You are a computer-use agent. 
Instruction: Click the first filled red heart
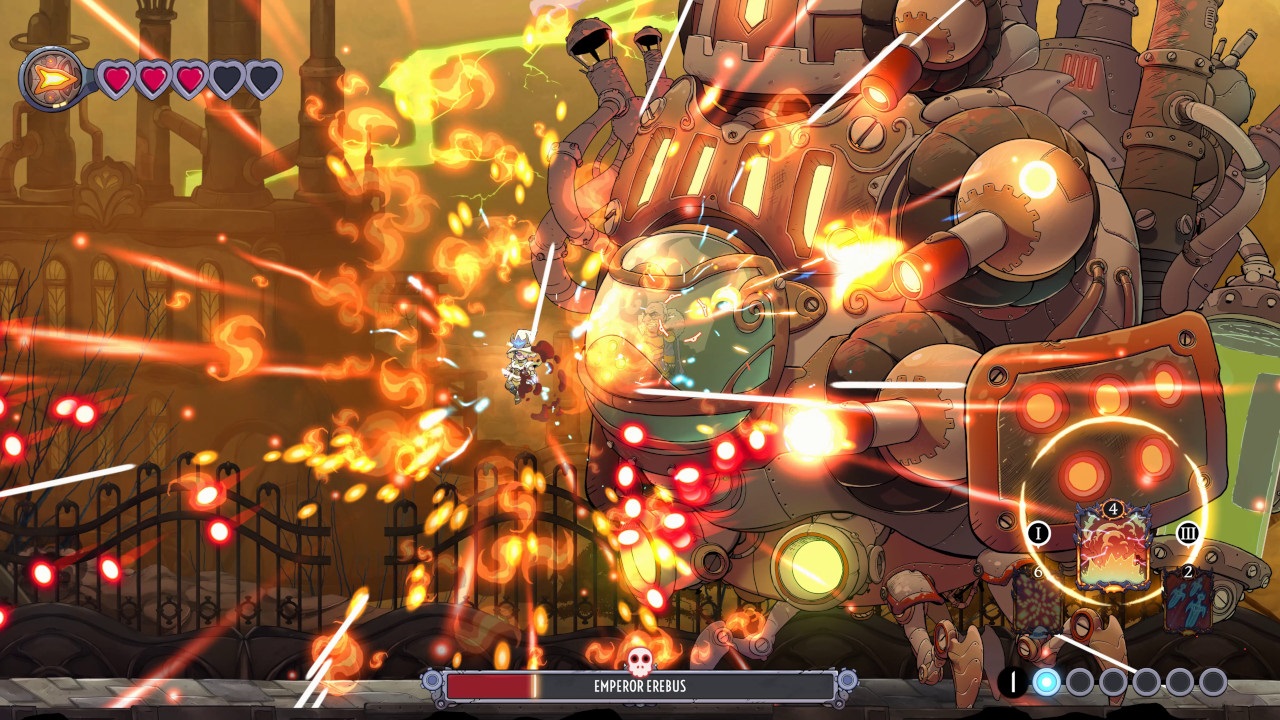tap(115, 77)
